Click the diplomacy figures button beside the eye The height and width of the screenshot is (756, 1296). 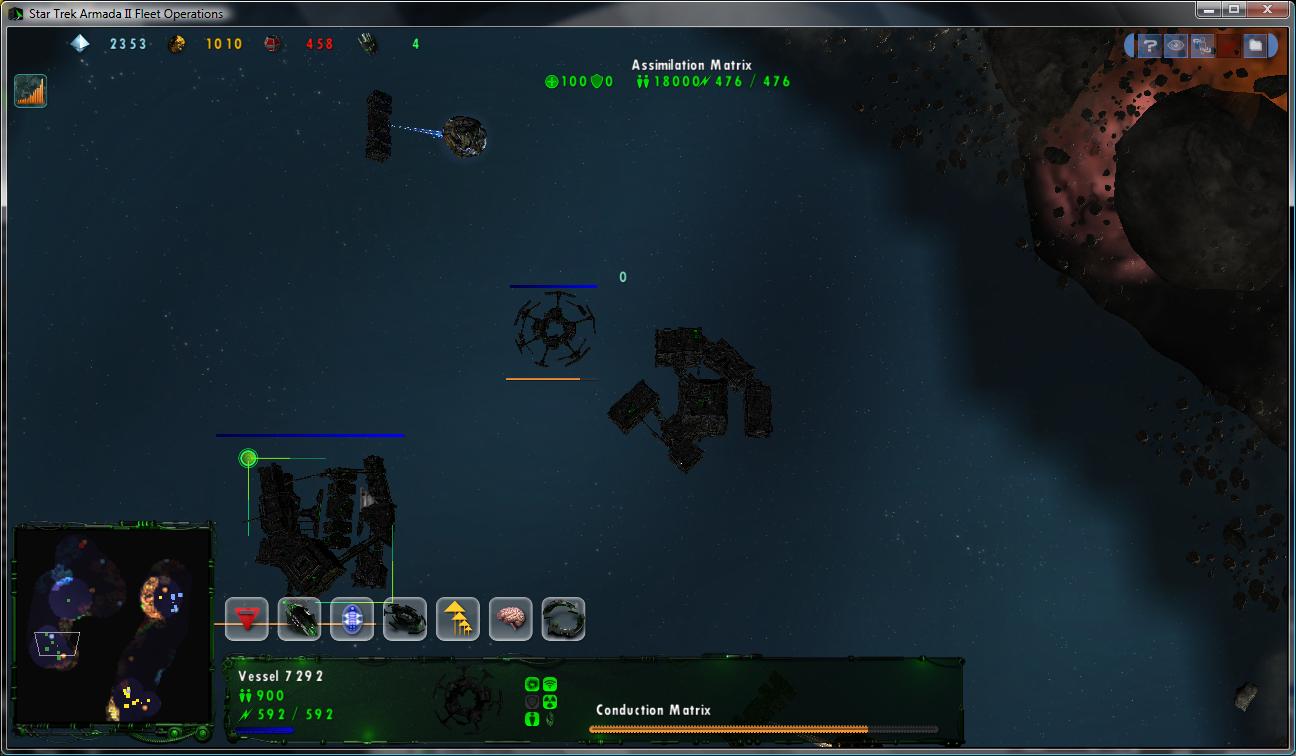pyautogui.click(x=1202, y=45)
